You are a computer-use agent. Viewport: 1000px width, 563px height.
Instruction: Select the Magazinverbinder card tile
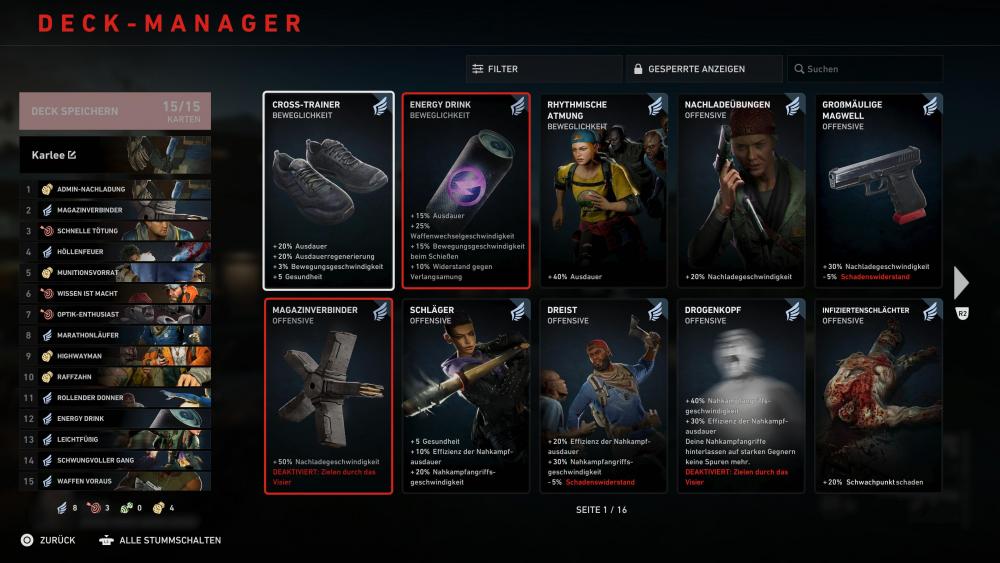click(329, 396)
